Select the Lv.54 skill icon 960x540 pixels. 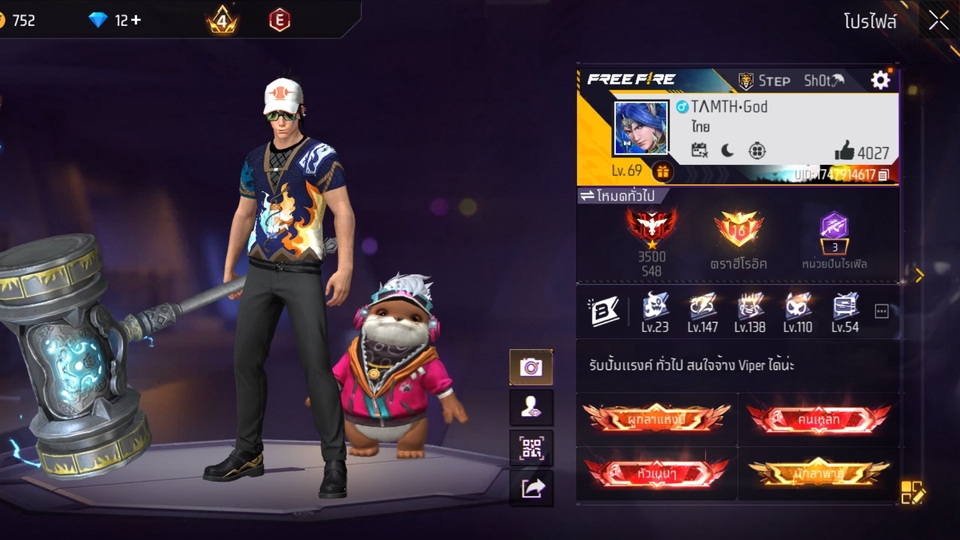point(845,311)
